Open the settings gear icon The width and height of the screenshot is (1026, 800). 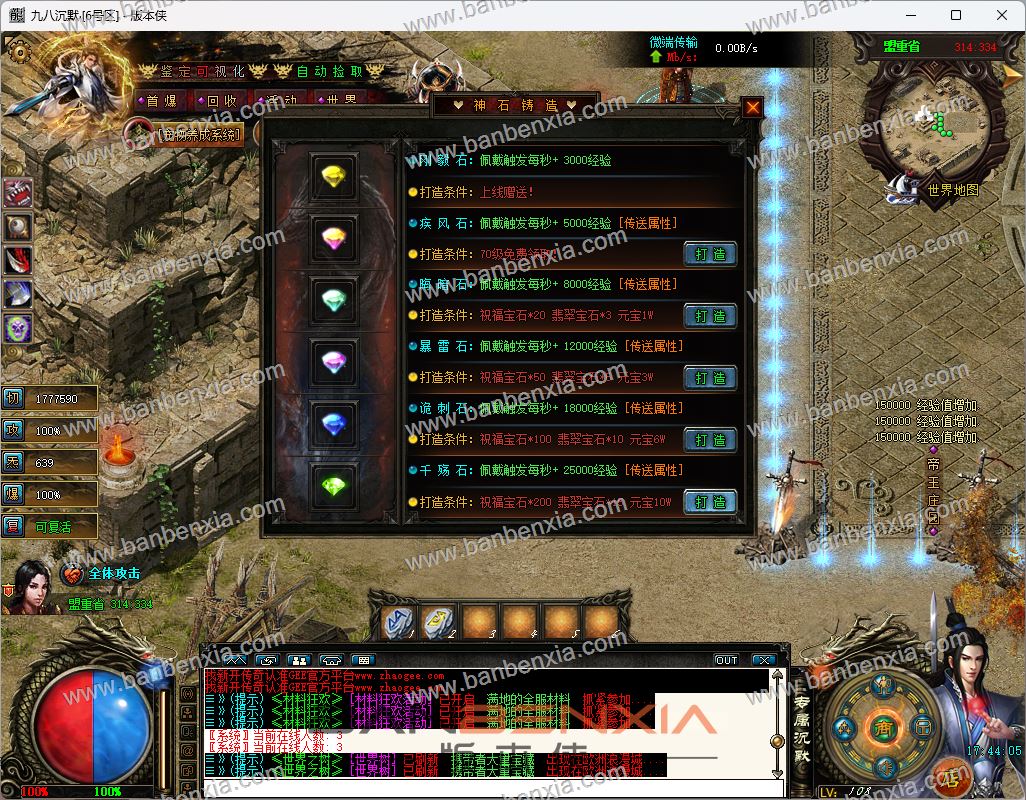click(x=17, y=48)
